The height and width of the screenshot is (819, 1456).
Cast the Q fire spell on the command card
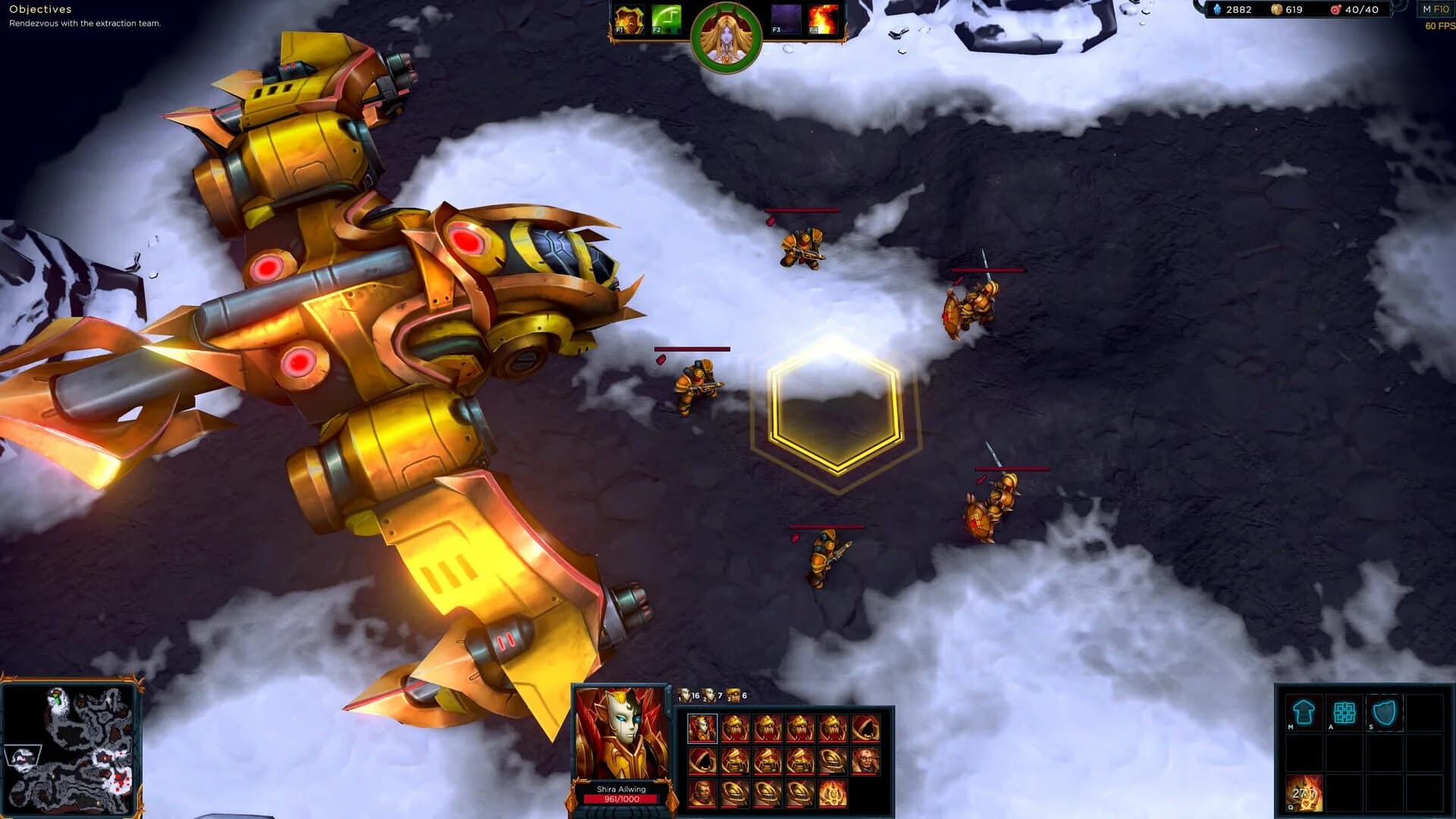[1306, 792]
